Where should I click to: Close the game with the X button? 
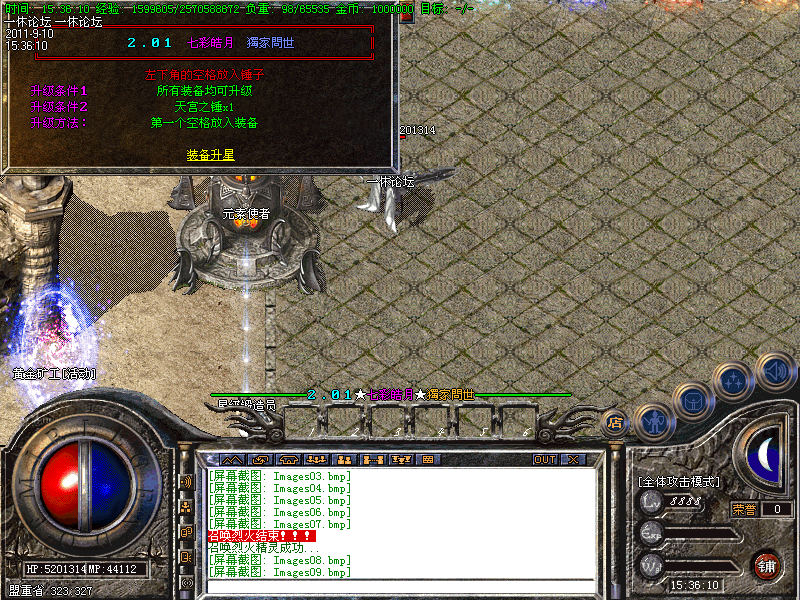(x=573, y=460)
